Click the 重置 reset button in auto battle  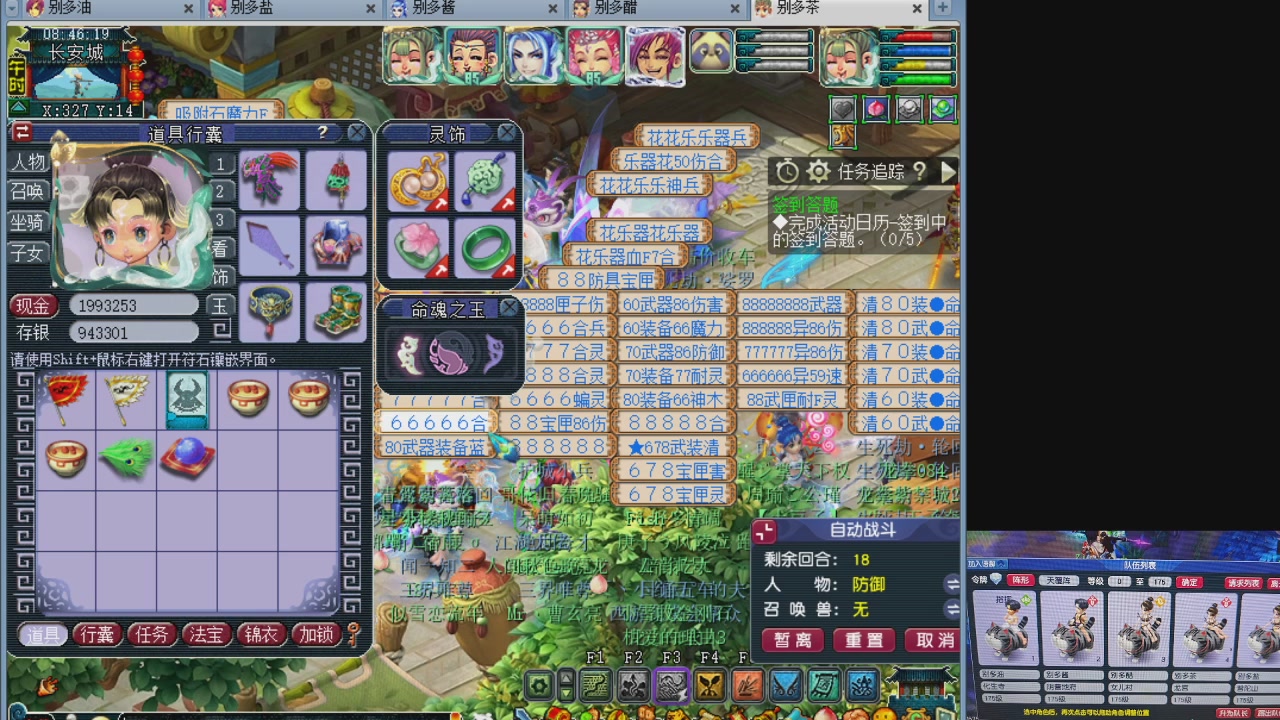[x=863, y=640]
